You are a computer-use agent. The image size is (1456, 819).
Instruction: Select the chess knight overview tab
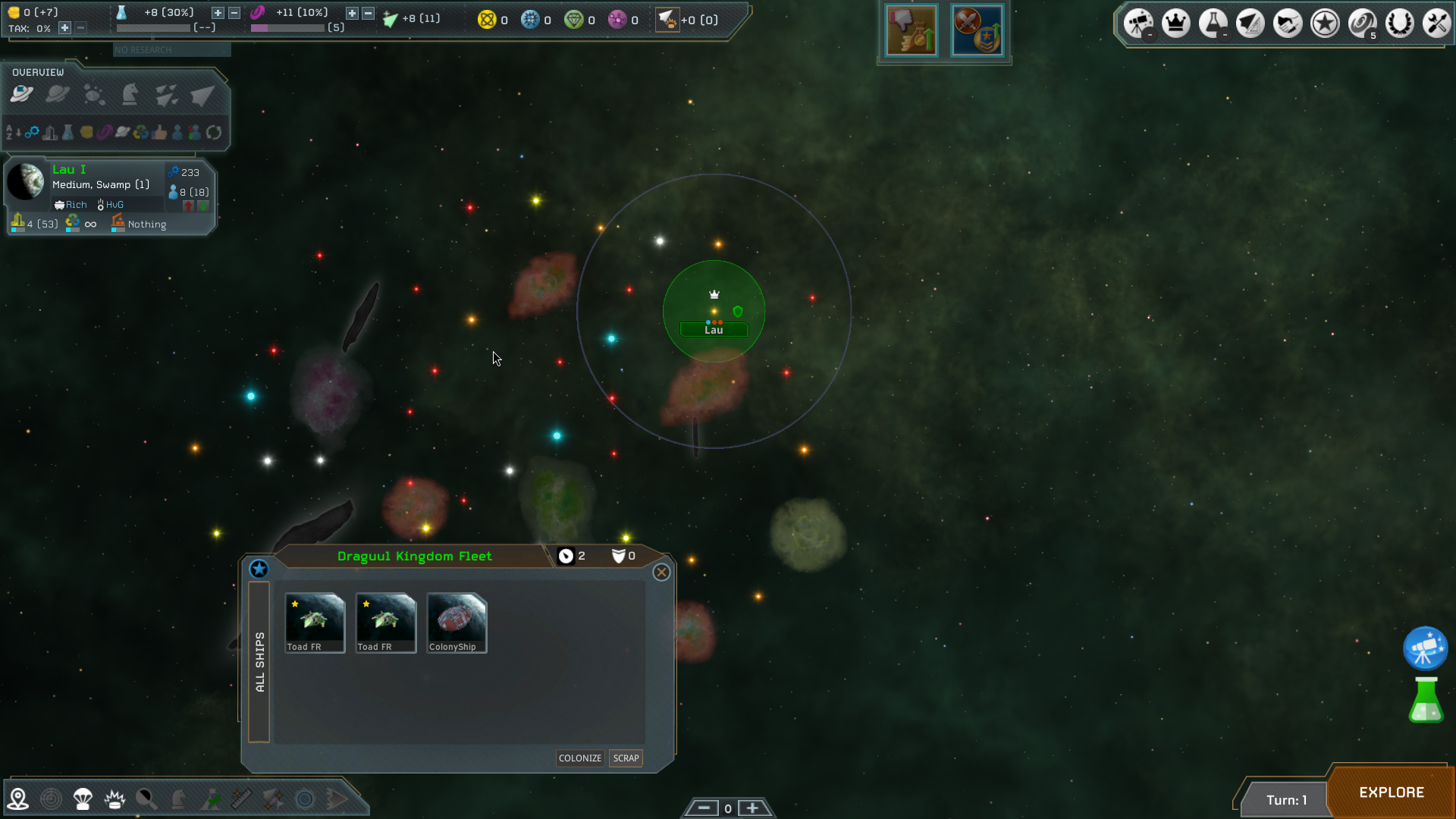pyautogui.click(x=130, y=95)
